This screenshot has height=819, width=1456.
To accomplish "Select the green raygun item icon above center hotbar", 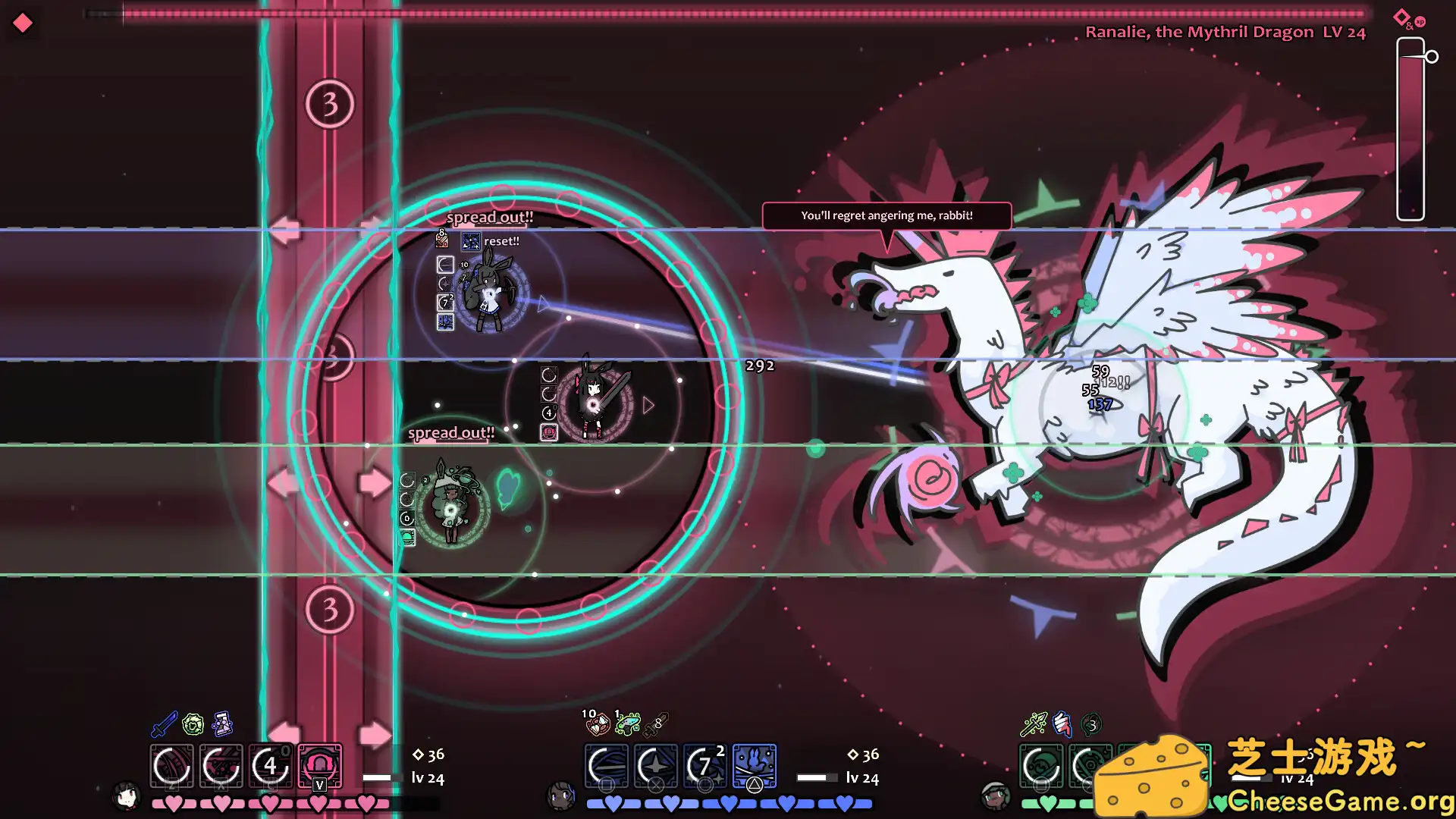I will [x=628, y=724].
